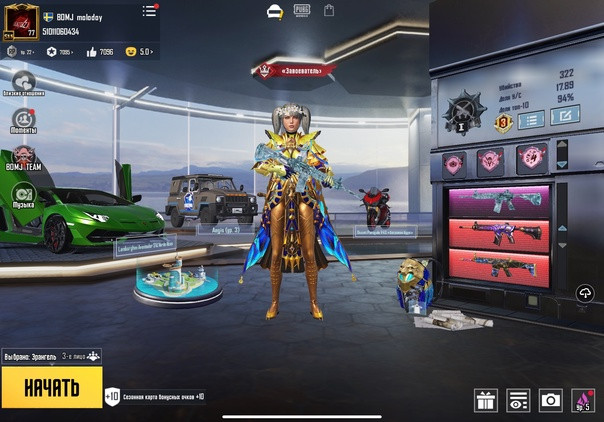Open the list menu with red notification
Image resolution: width=604 pixels, height=422 pixels.
(x=149, y=11)
